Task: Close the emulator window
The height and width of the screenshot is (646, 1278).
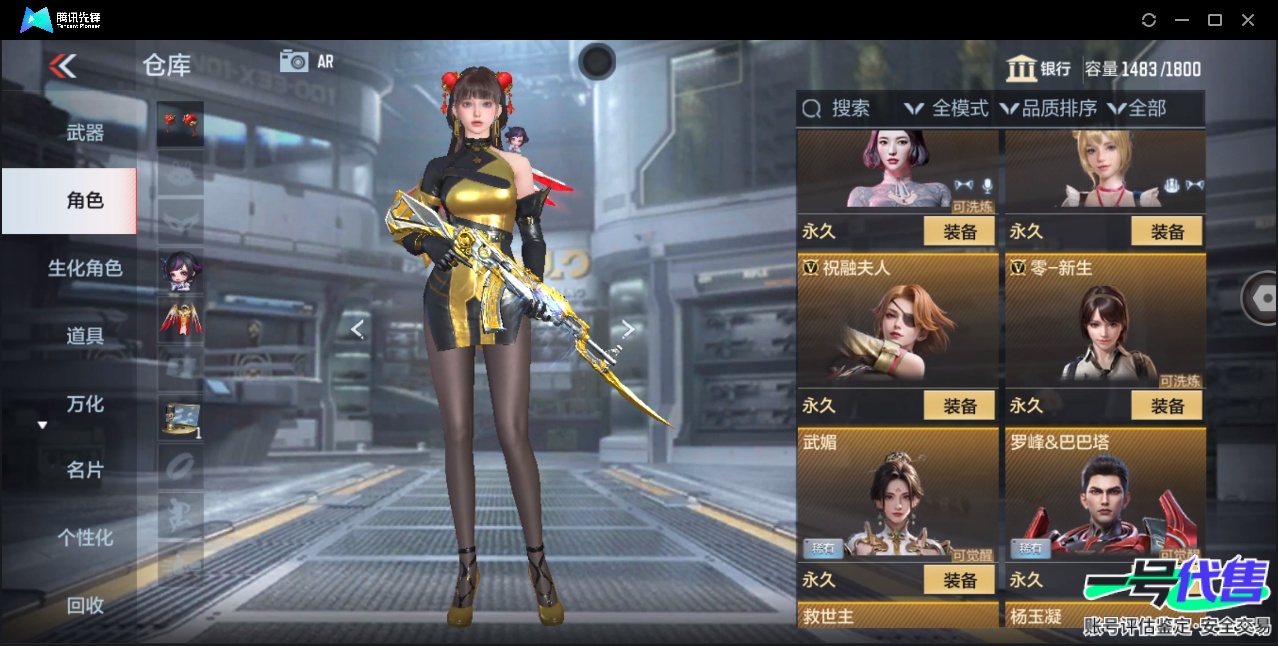Action: coord(1248,20)
